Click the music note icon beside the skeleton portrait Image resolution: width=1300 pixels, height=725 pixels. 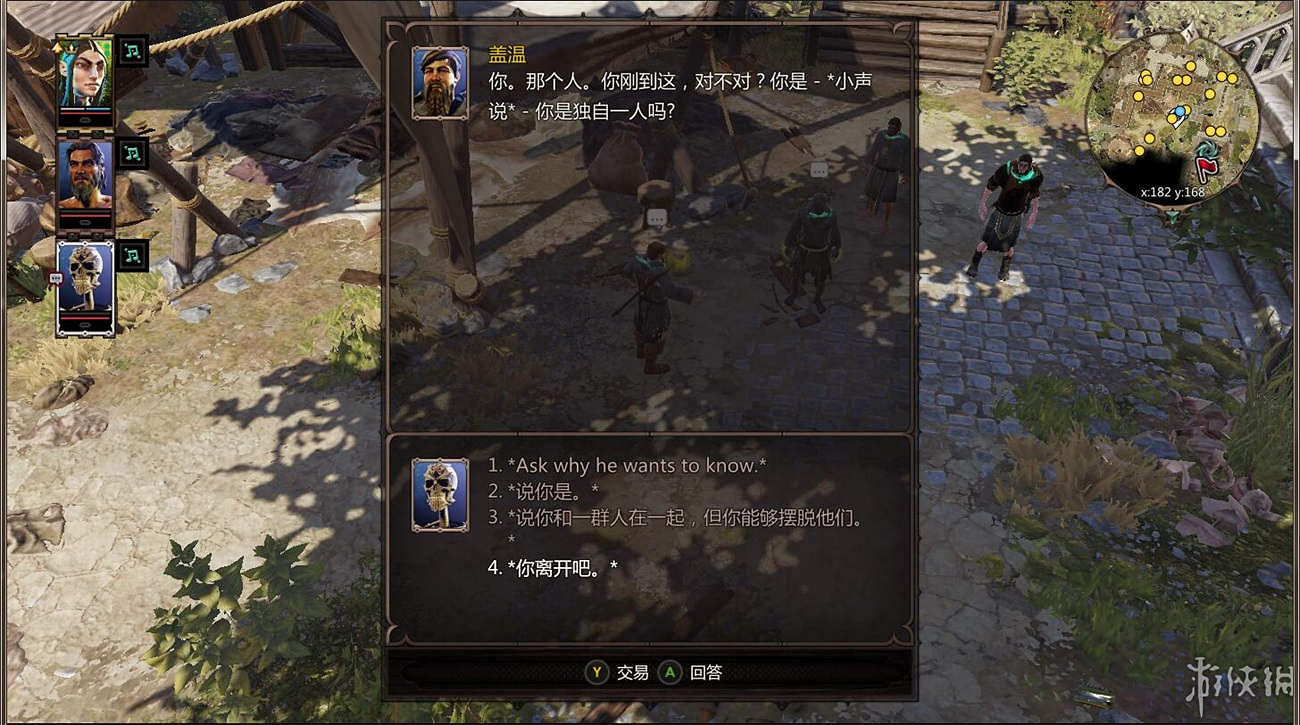pos(132,256)
